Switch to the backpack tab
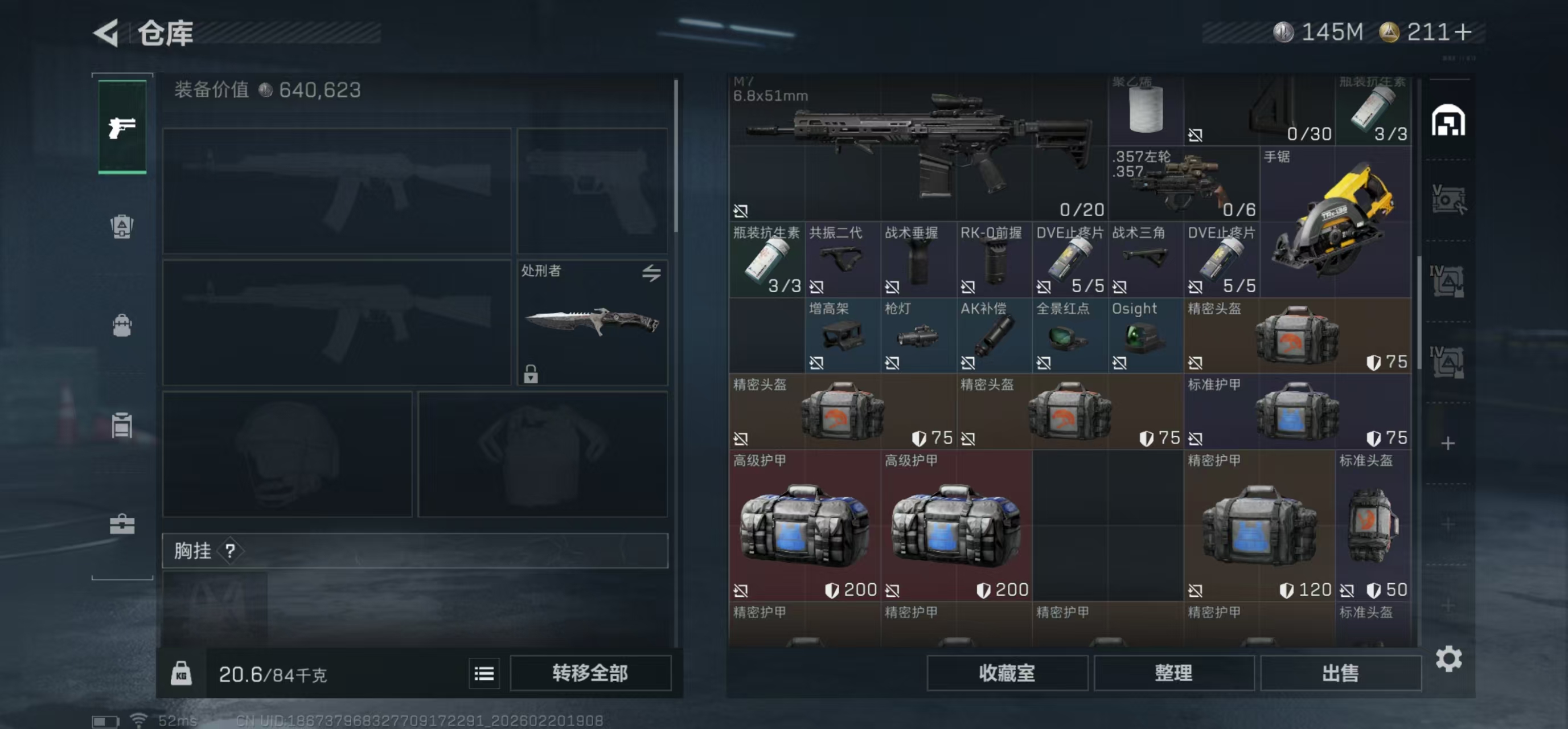Screen dimensions: 1568x729 (x=122, y=326)
